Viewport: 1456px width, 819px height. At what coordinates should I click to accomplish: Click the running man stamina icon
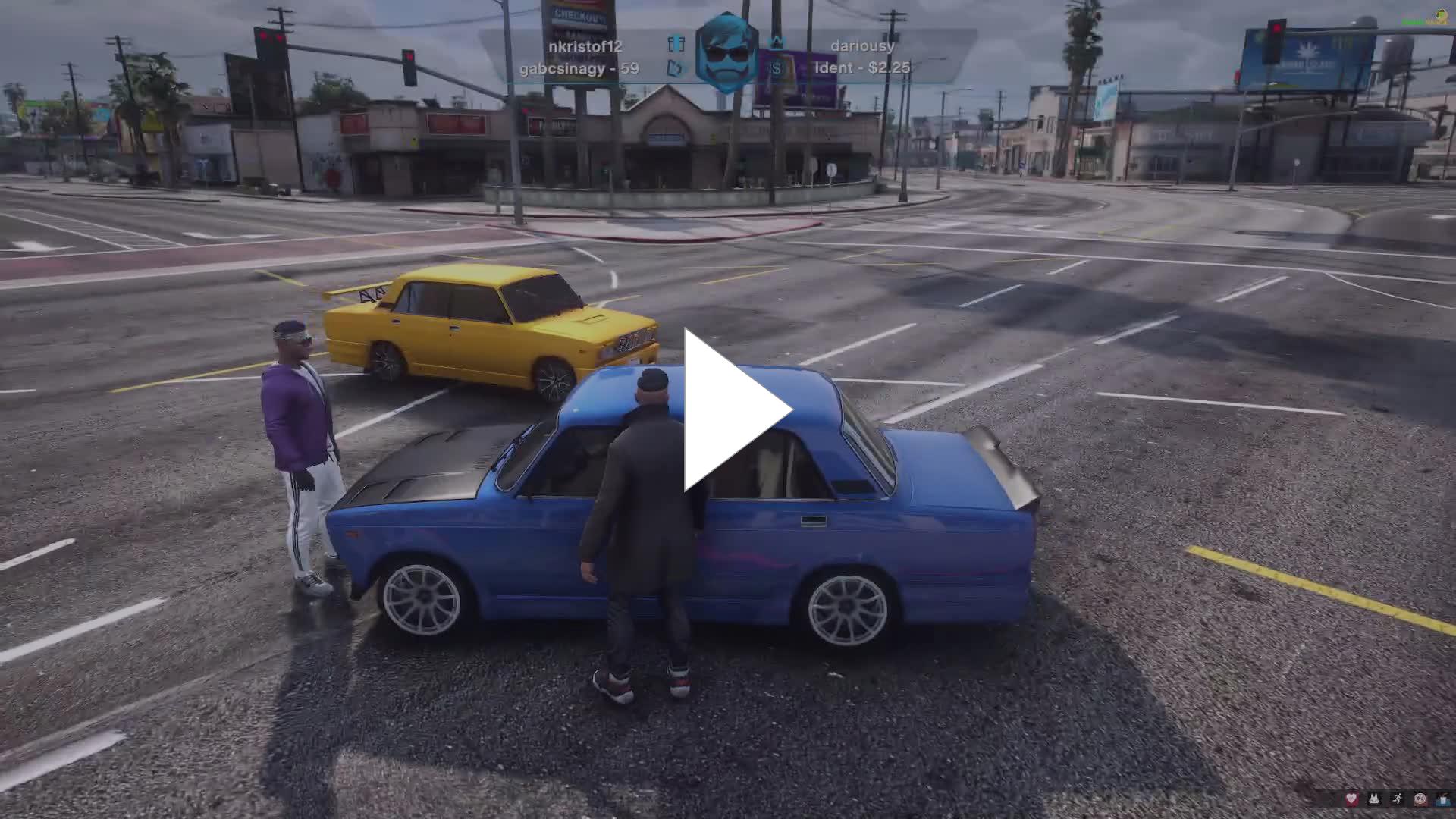click(1397, 799)
